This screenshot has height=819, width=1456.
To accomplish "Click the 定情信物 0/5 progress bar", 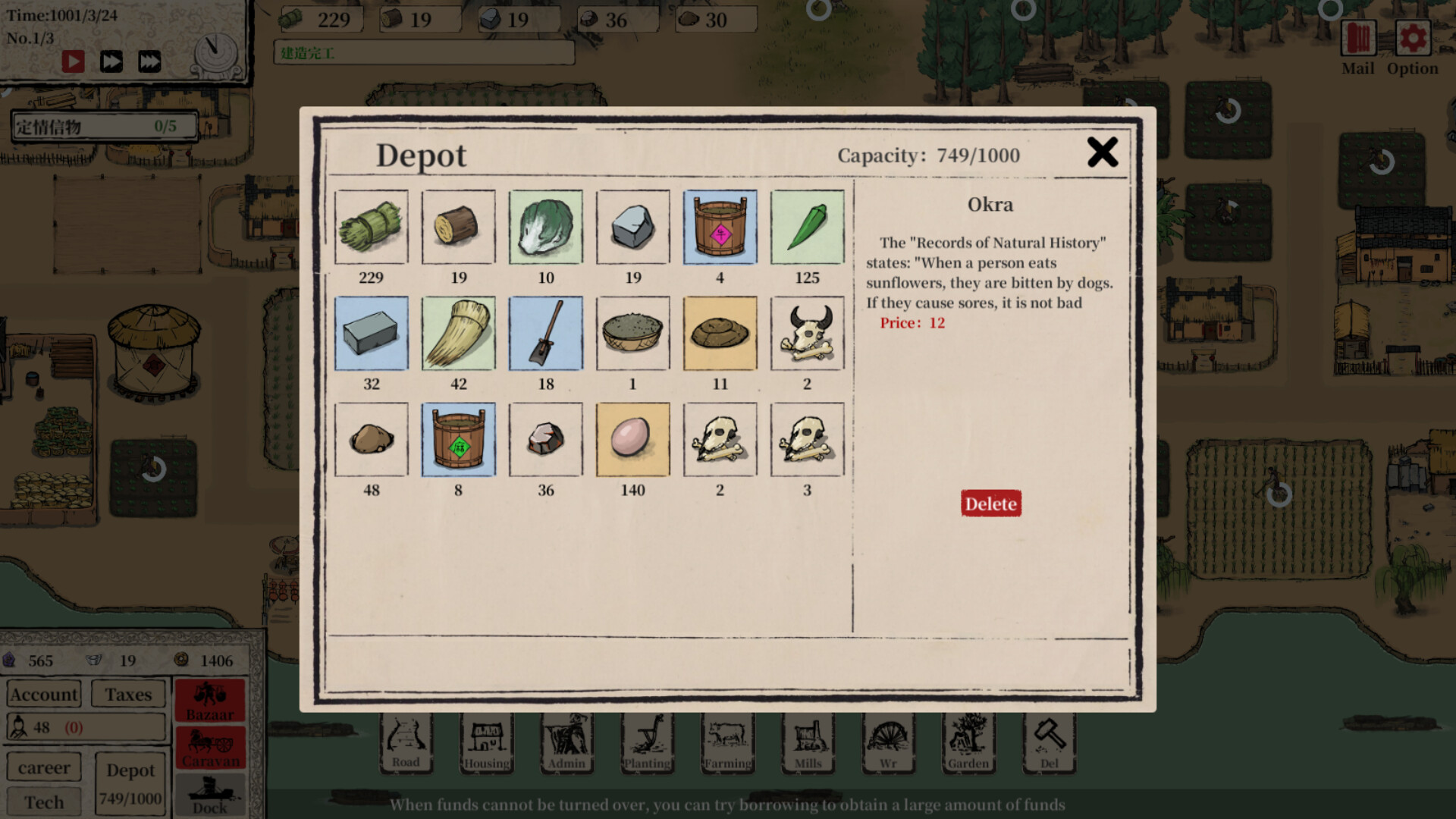I will (103, 126).
